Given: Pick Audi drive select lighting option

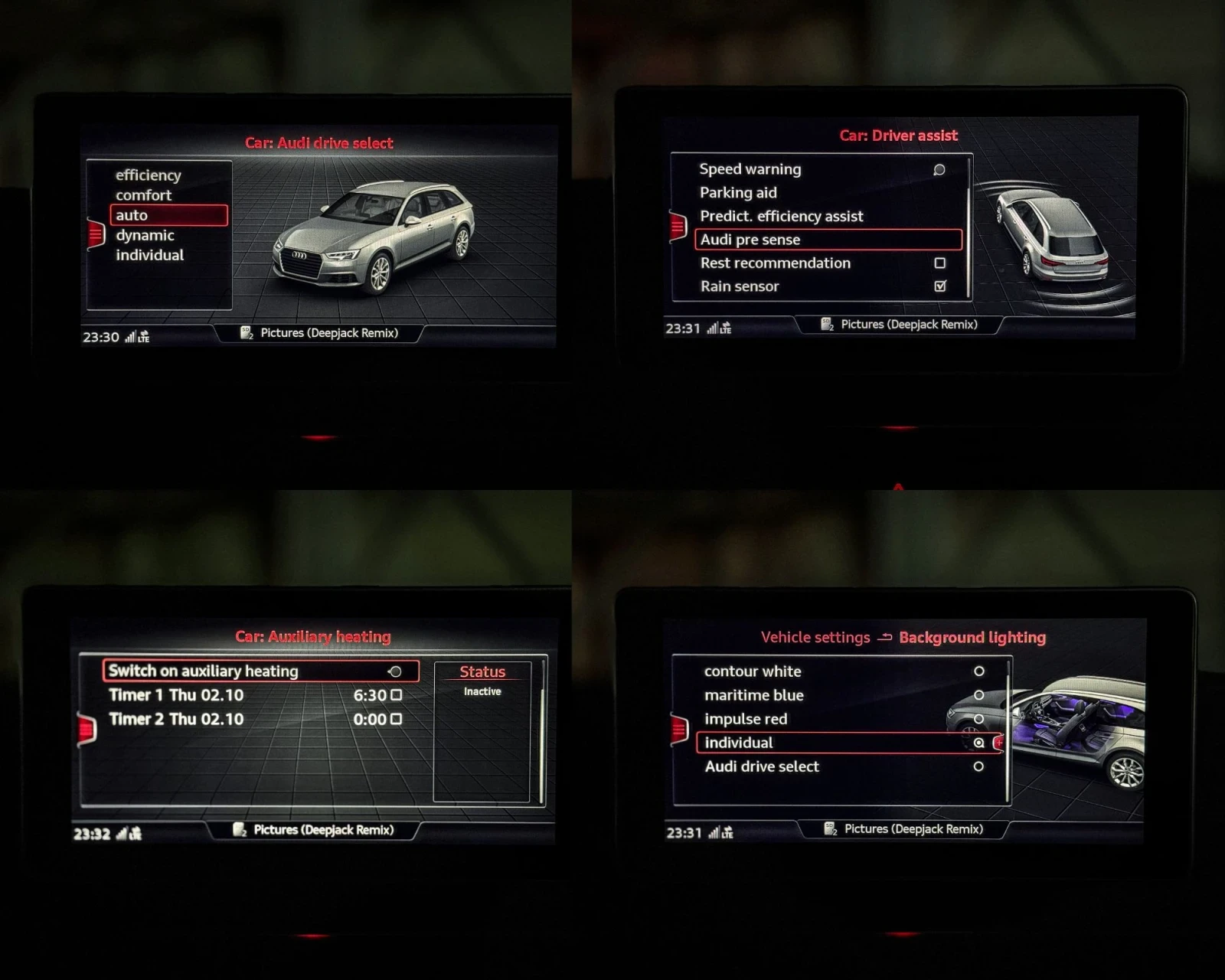Looking at the screenshot, I should pos(978,766).
